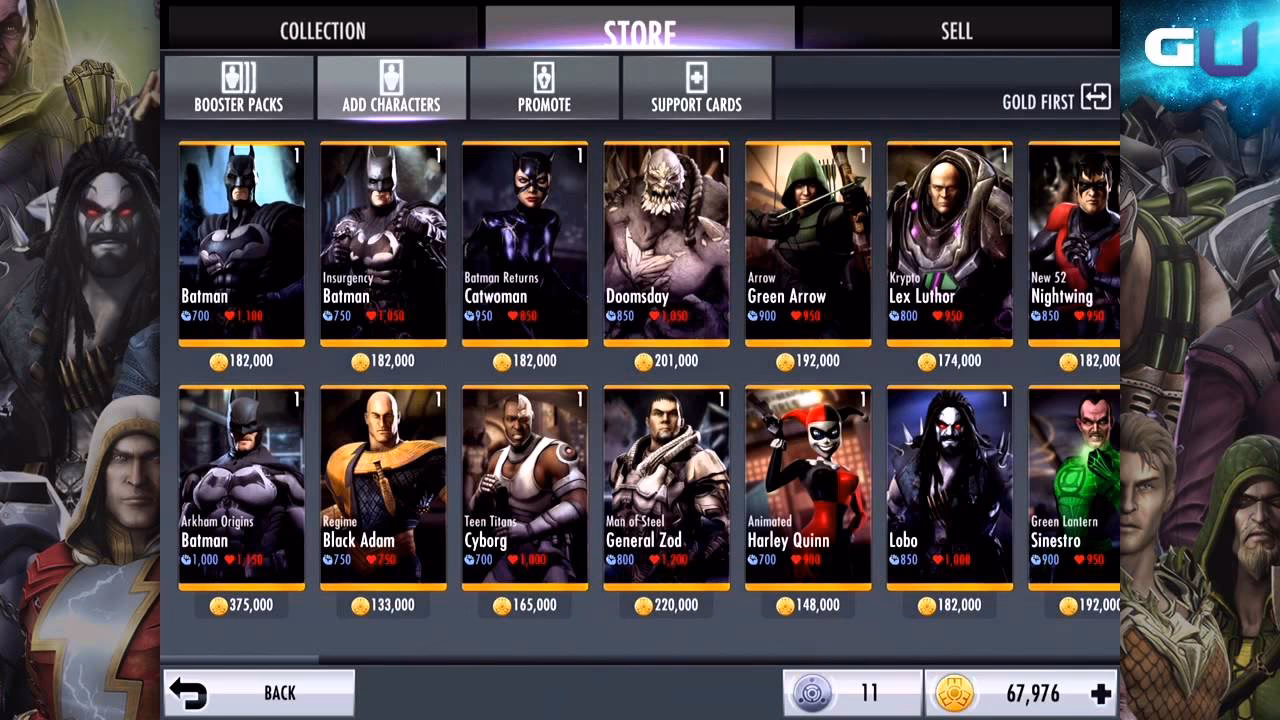
Task: Select the Animated Harley Quinn card
Action: pos(808,486)
